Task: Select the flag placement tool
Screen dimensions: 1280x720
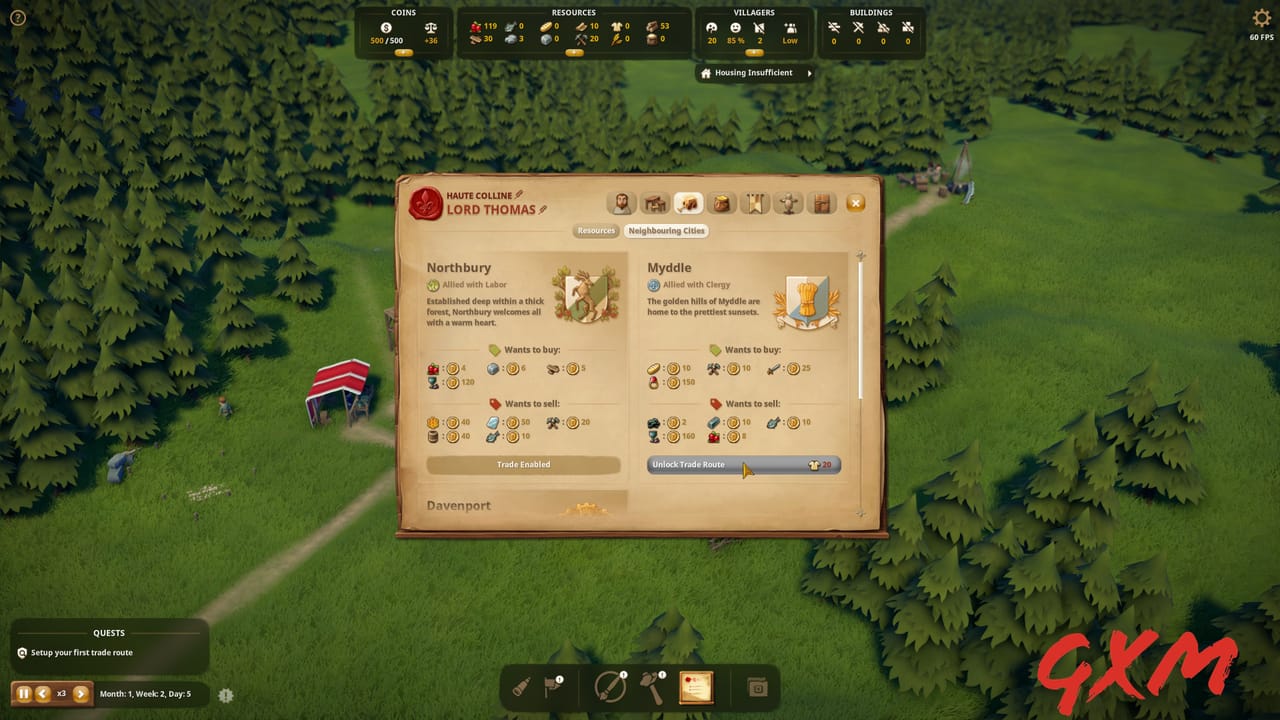Action: click(552, 685)
